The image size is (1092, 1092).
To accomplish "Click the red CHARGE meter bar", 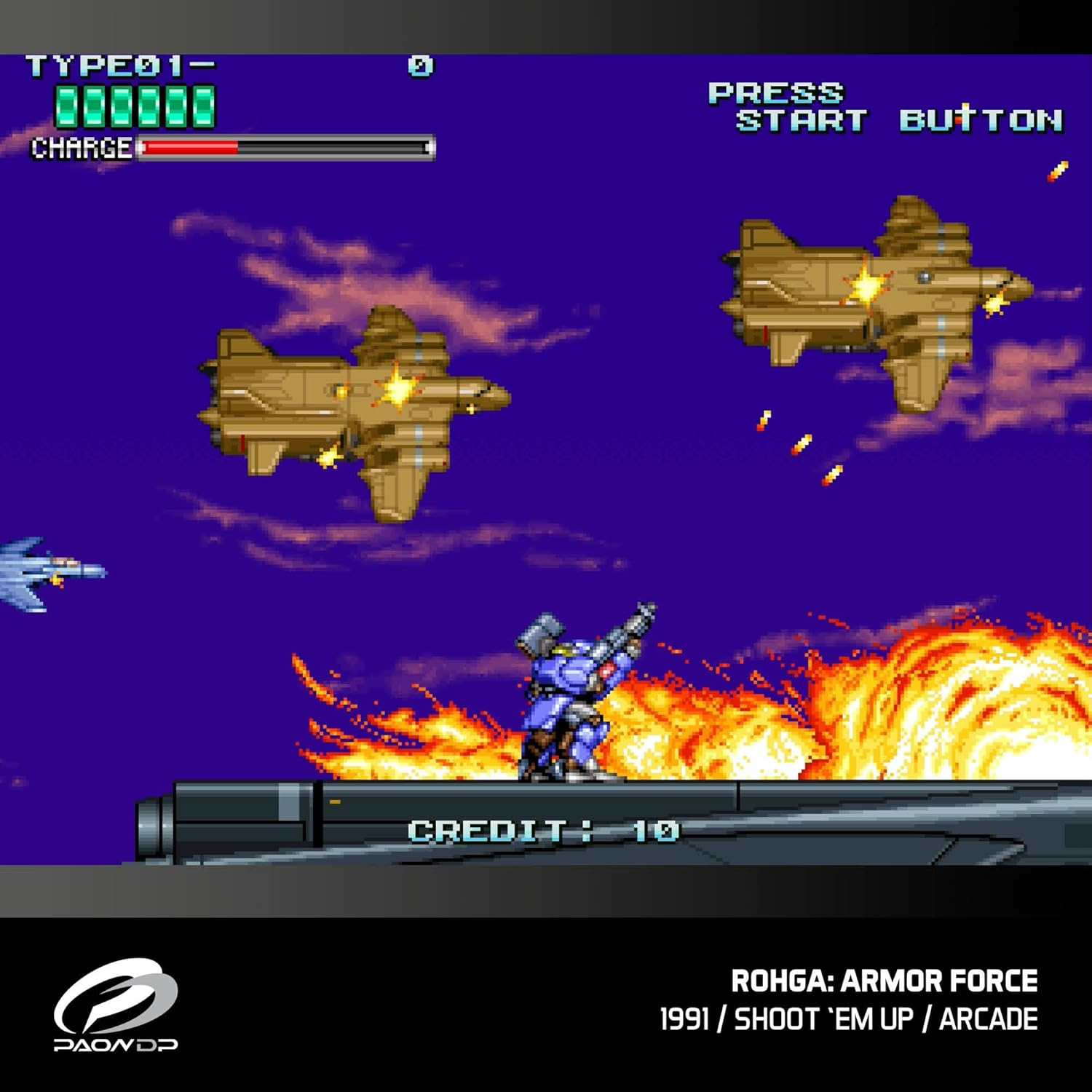I will [189, 146].
